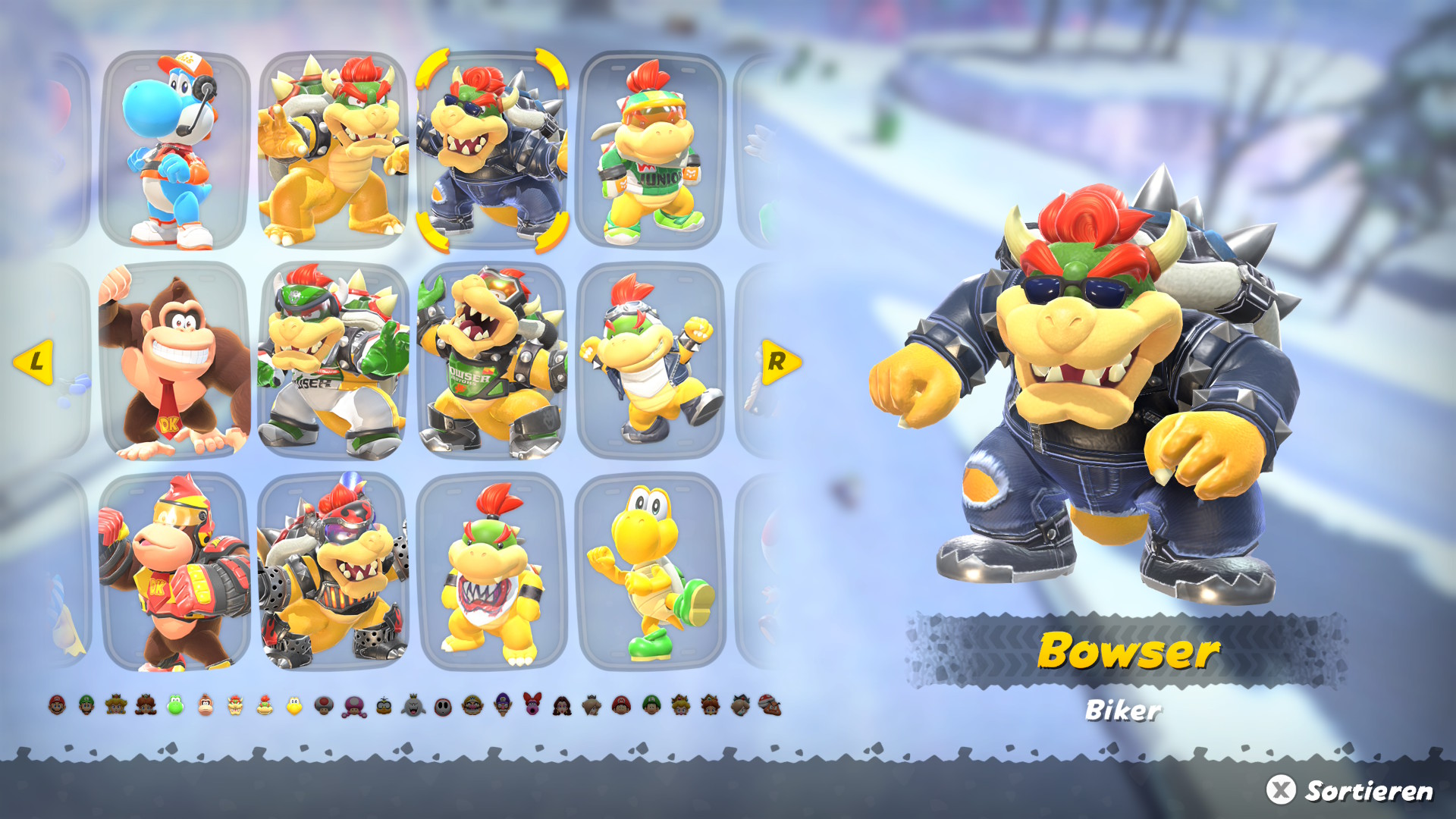Jump to the Wario head icon
The width and height of the screenshot is (1456, 819).
point(472,705)
